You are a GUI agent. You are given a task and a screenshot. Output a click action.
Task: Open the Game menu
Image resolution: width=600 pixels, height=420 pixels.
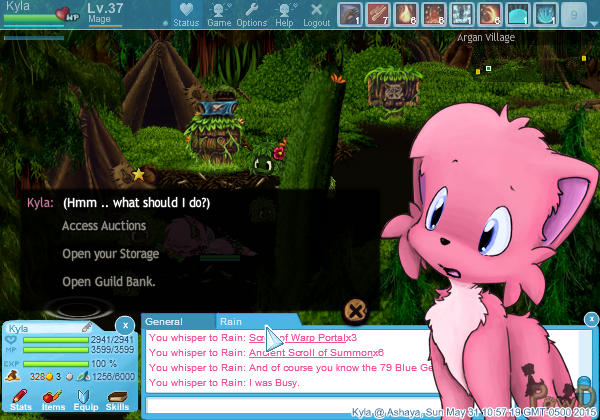pyautogui.click(x=218, y=15)
